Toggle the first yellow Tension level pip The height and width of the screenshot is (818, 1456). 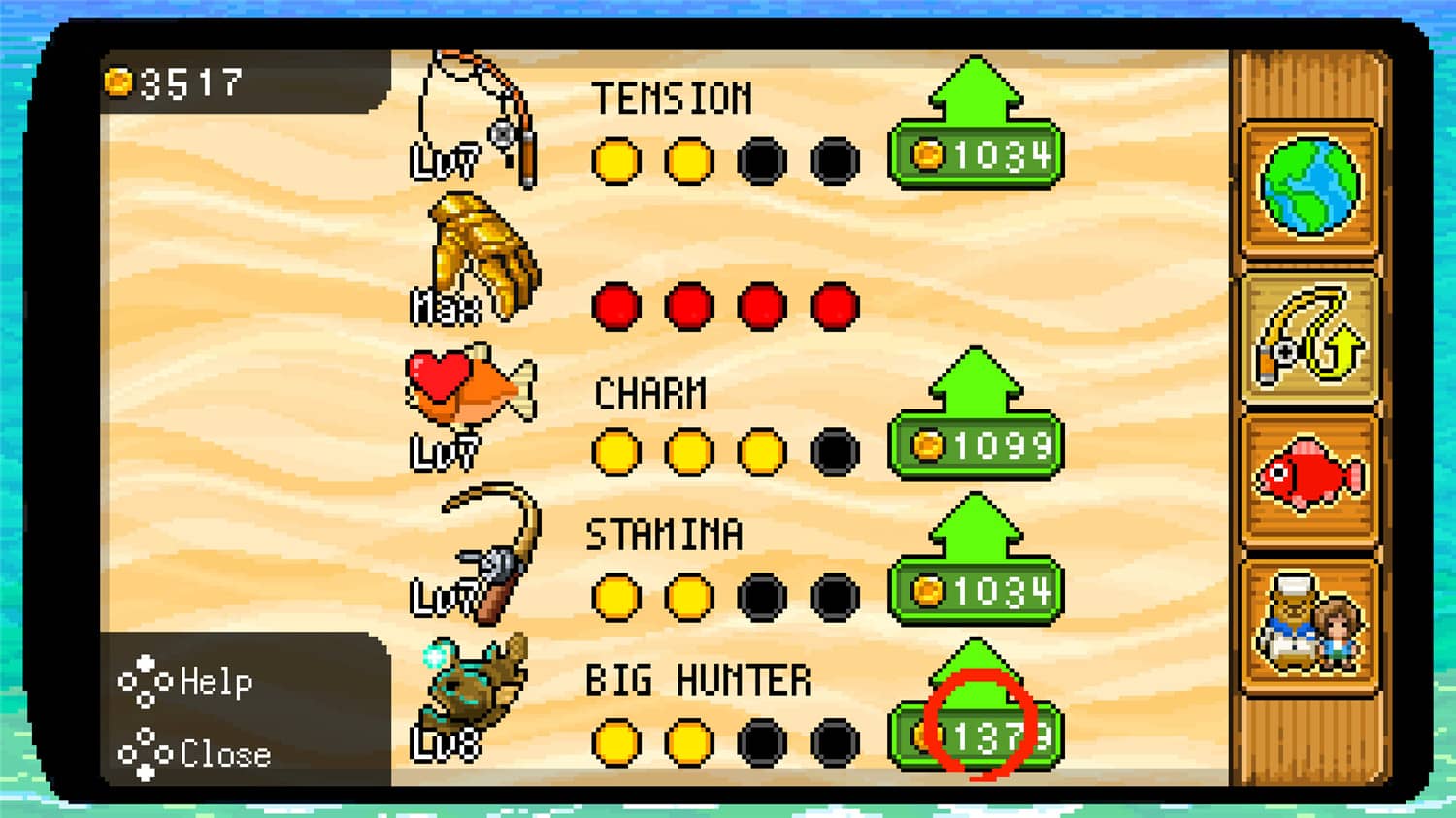point(615,161)
